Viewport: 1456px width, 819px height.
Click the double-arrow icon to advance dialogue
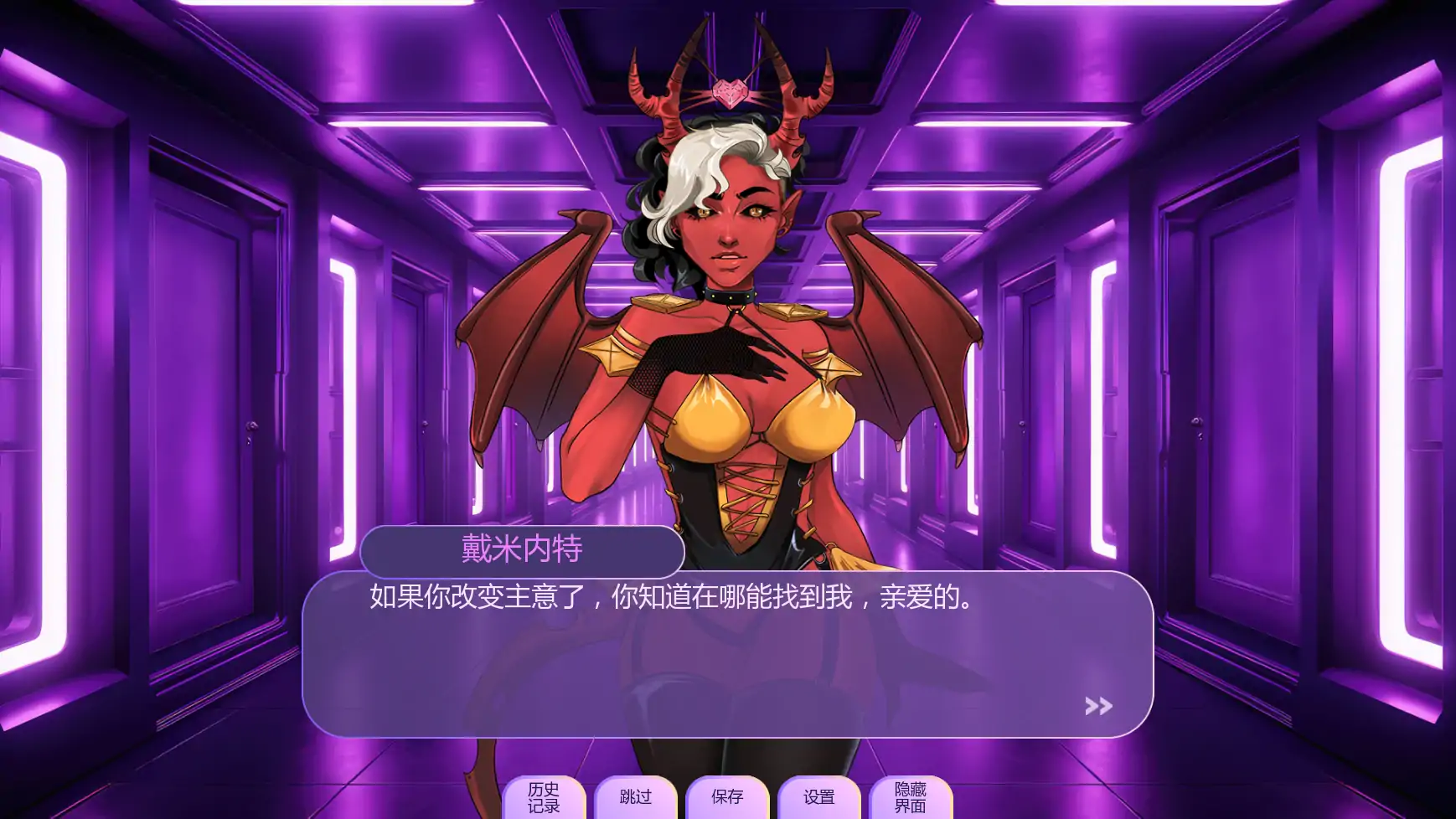(1097, 706)
